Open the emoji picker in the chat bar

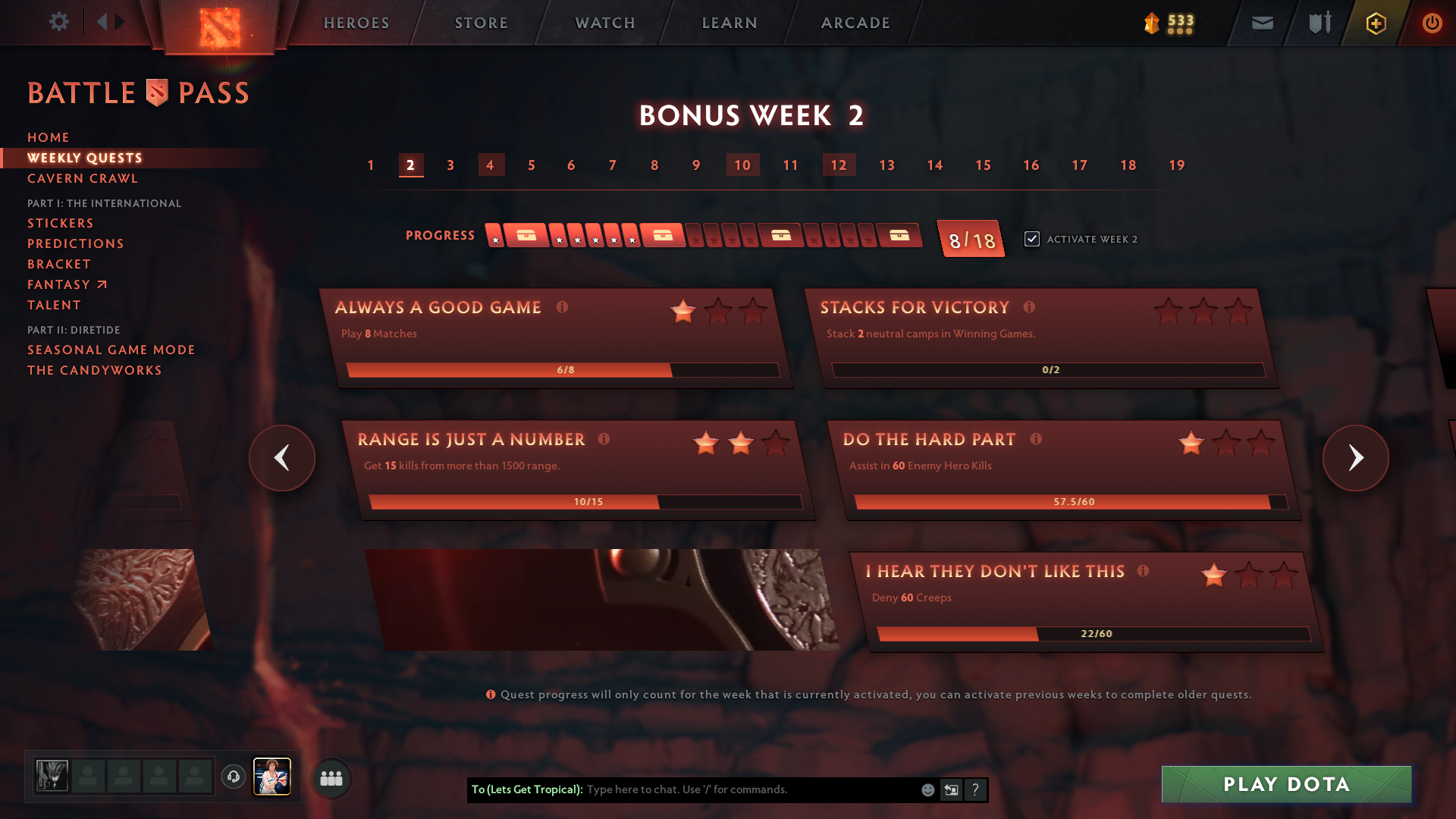tap(927, 789)
